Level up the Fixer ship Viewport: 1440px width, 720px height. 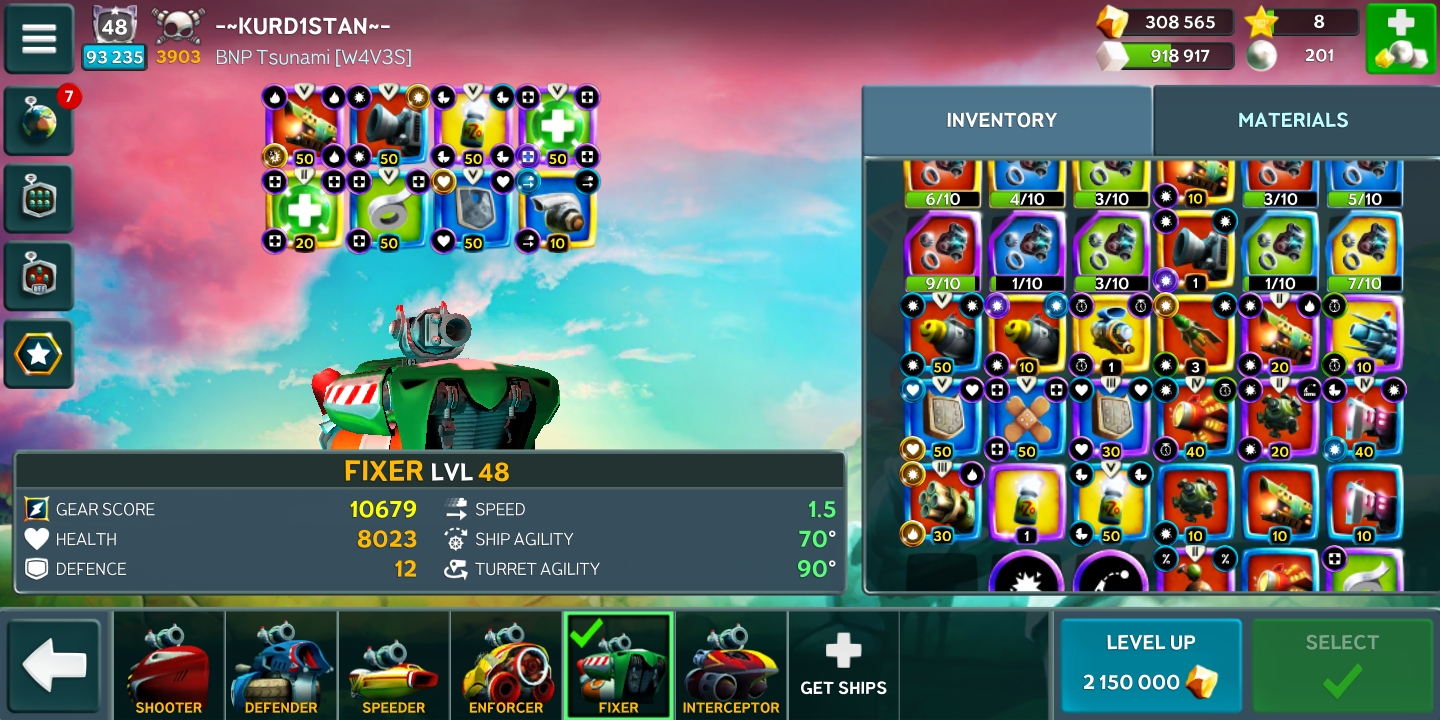point(1150,664)
